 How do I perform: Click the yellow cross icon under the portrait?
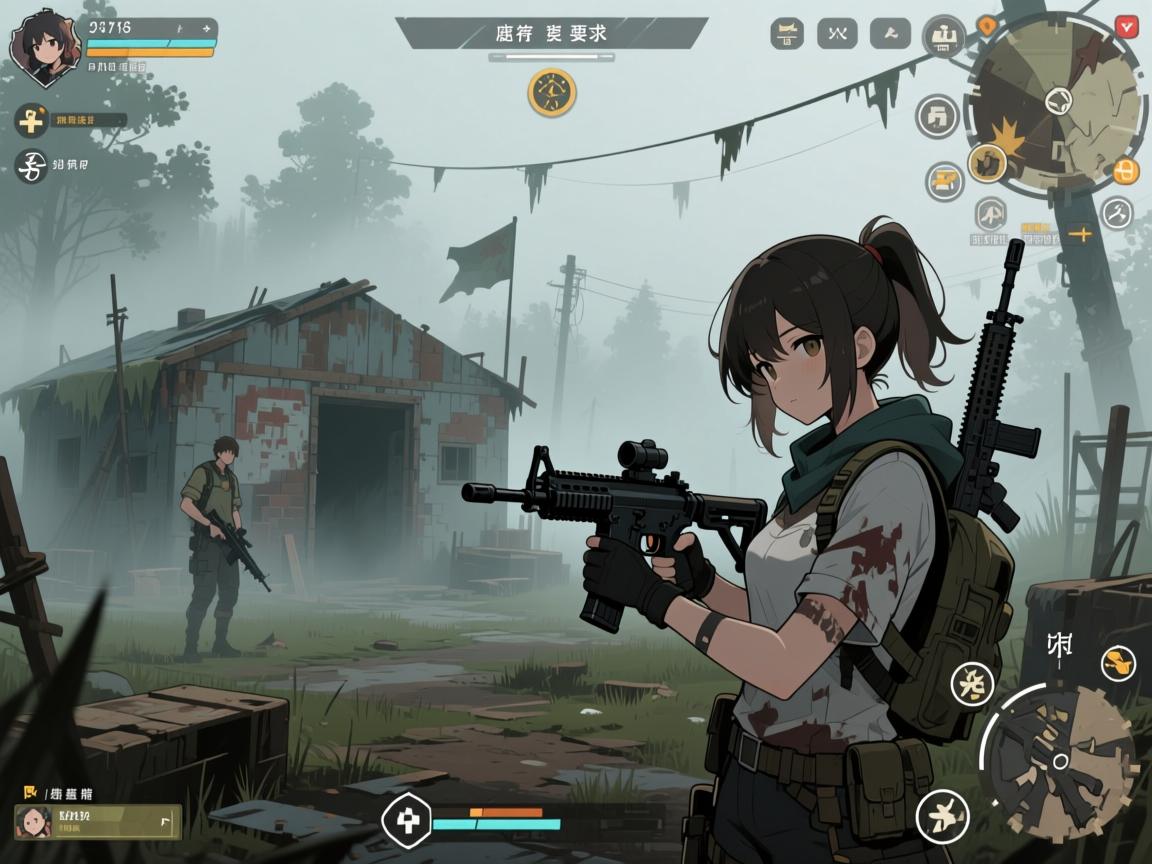tap(31, 121)
